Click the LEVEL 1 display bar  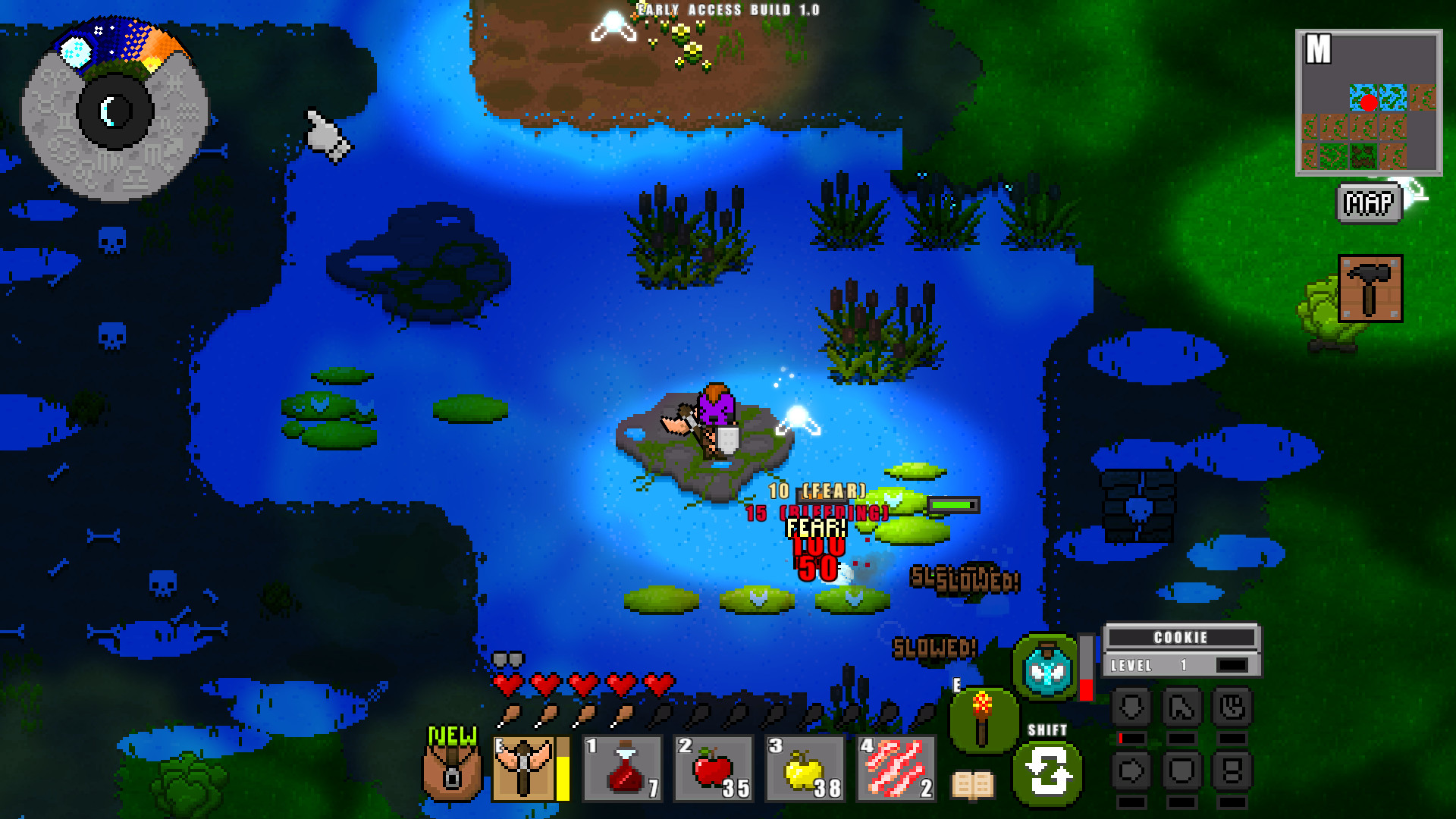coord(1181,666)
